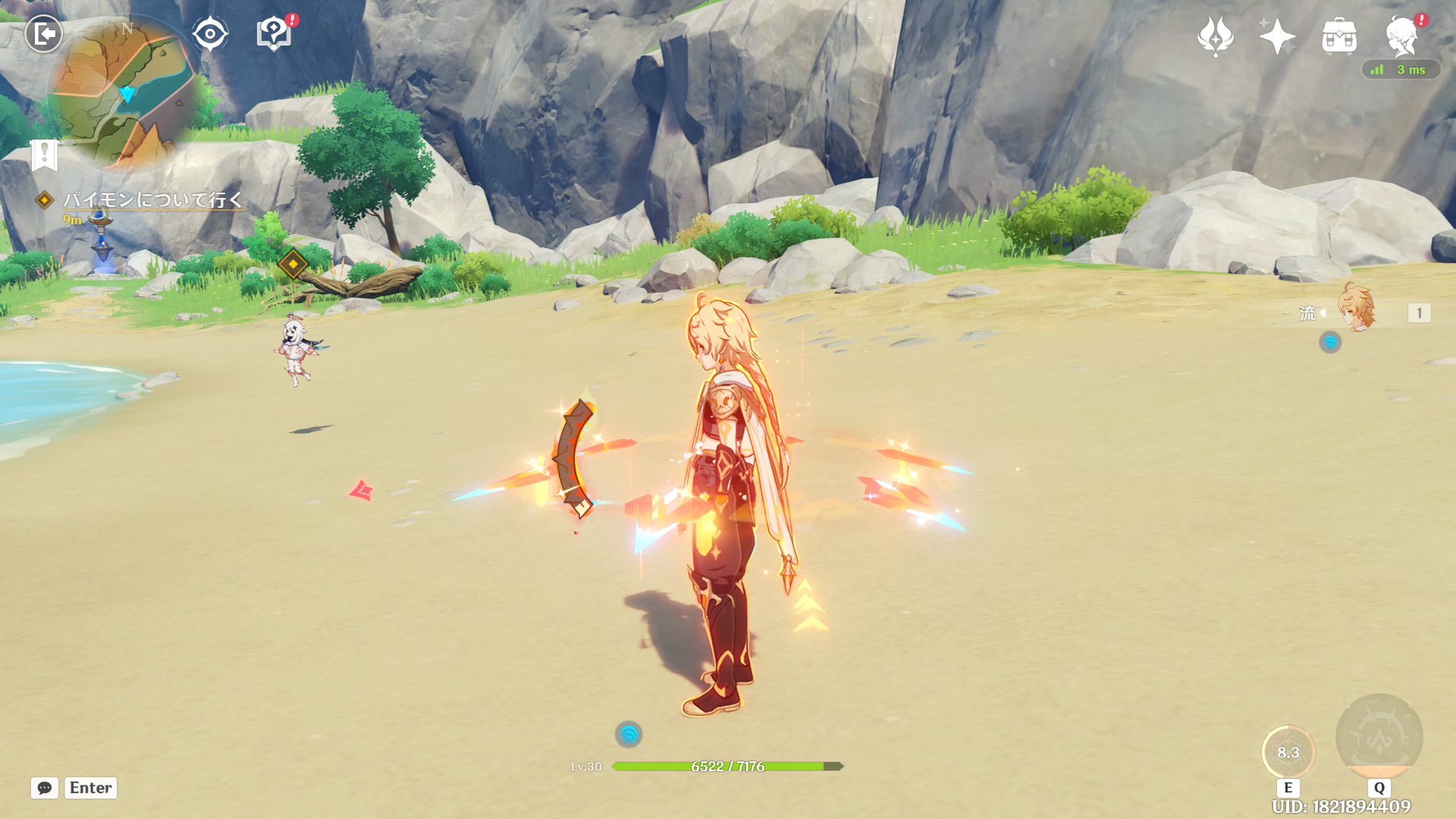1456x819 pixels.
Task: Open the tutorial notice icon with alert
Action: (x=275, y=34)
